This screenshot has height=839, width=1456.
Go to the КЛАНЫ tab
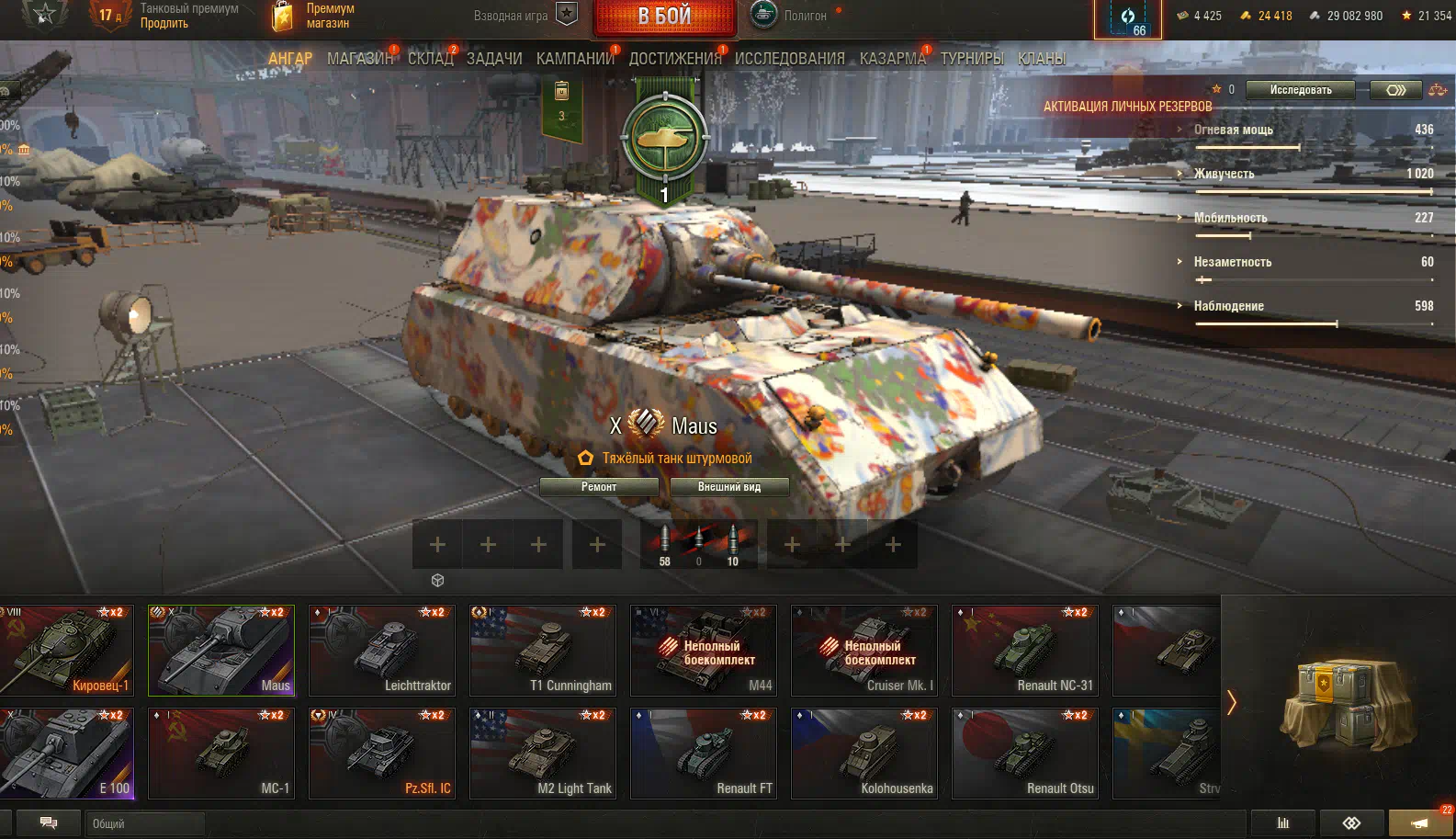tap(1042, 59)
